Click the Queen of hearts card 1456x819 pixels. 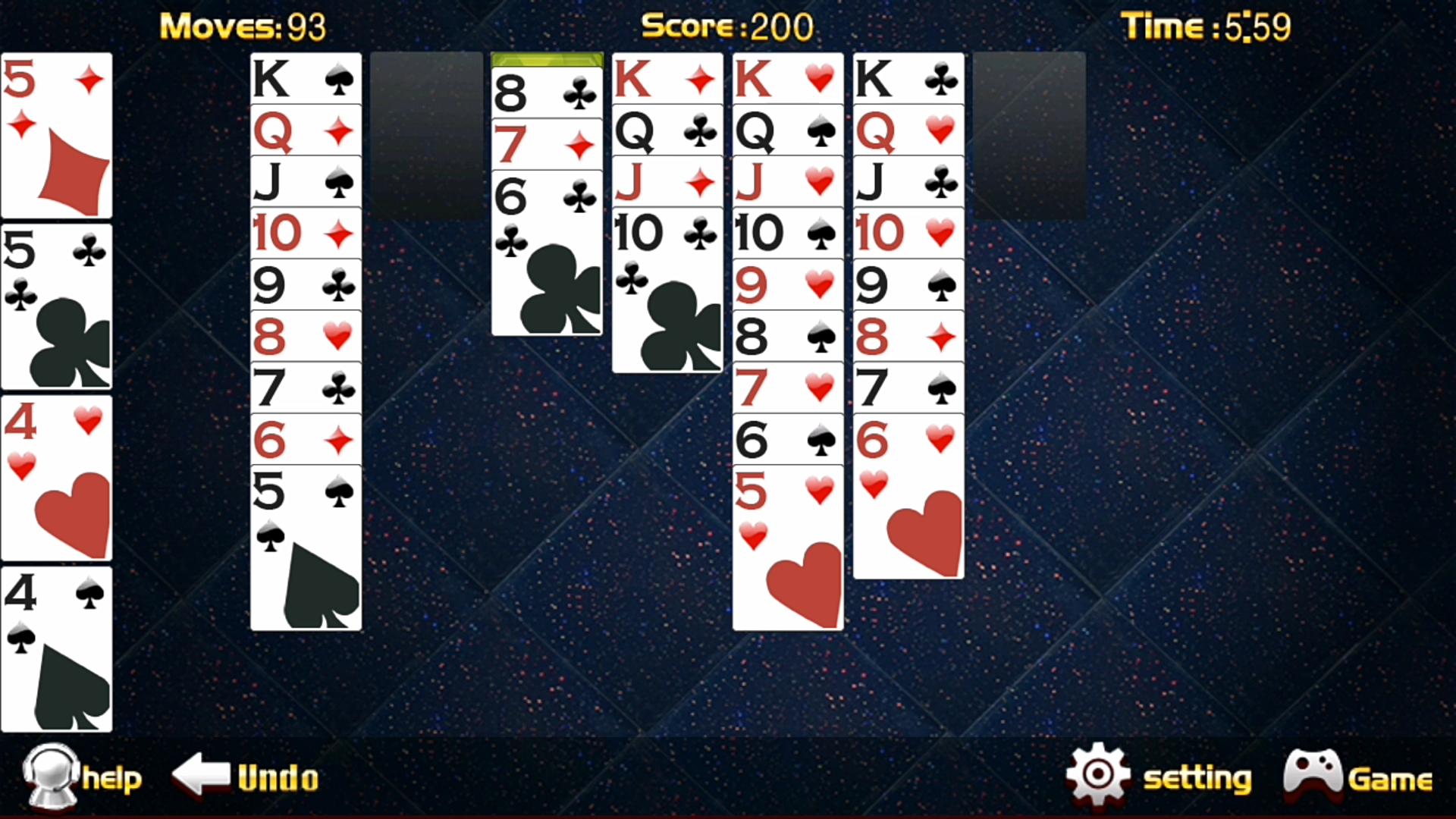click(908, 130)
